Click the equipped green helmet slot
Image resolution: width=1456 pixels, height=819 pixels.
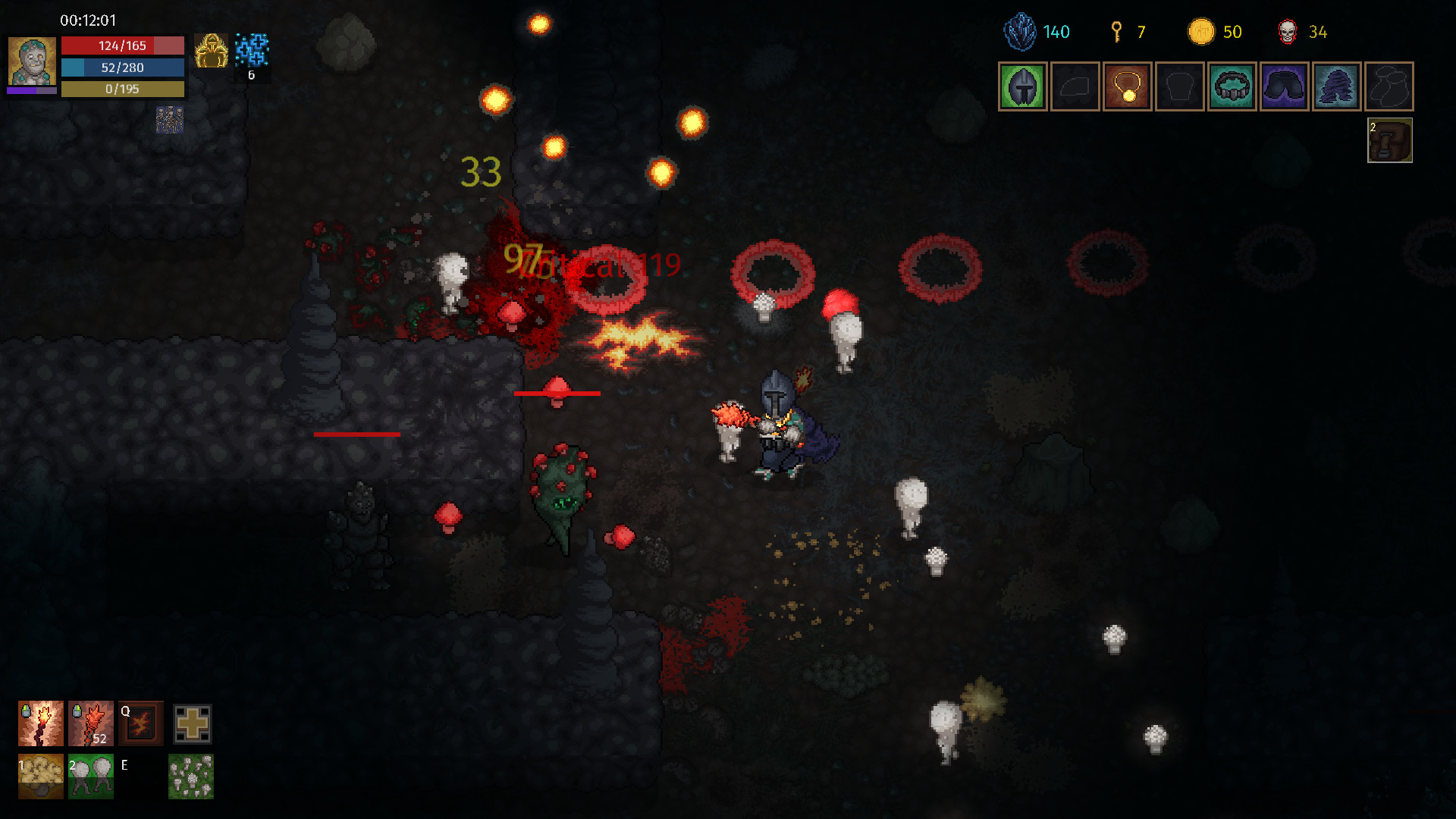1023,86
